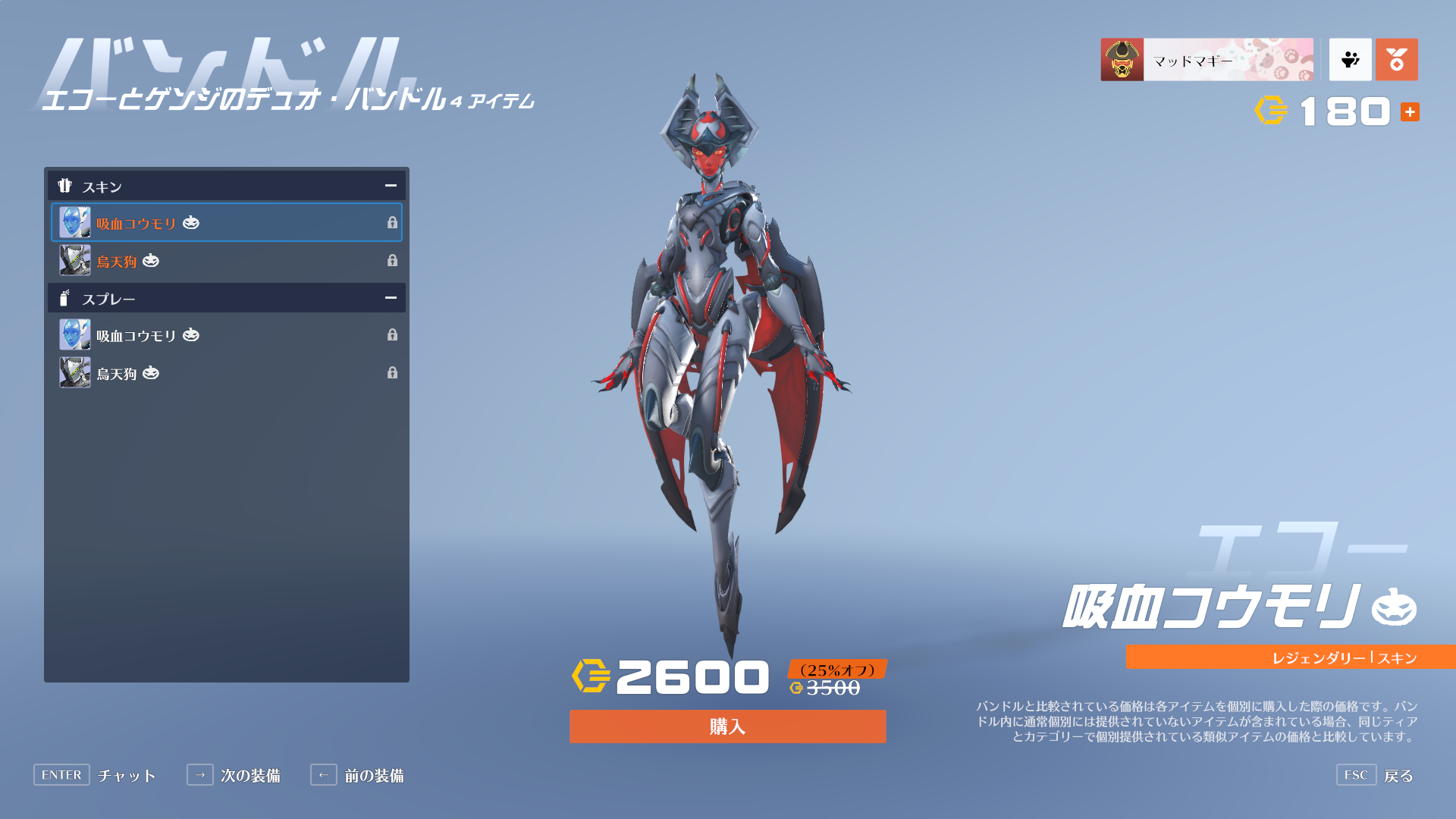
Task: Choose the 烏天狗 spray entry
Action: coord(226,373)
